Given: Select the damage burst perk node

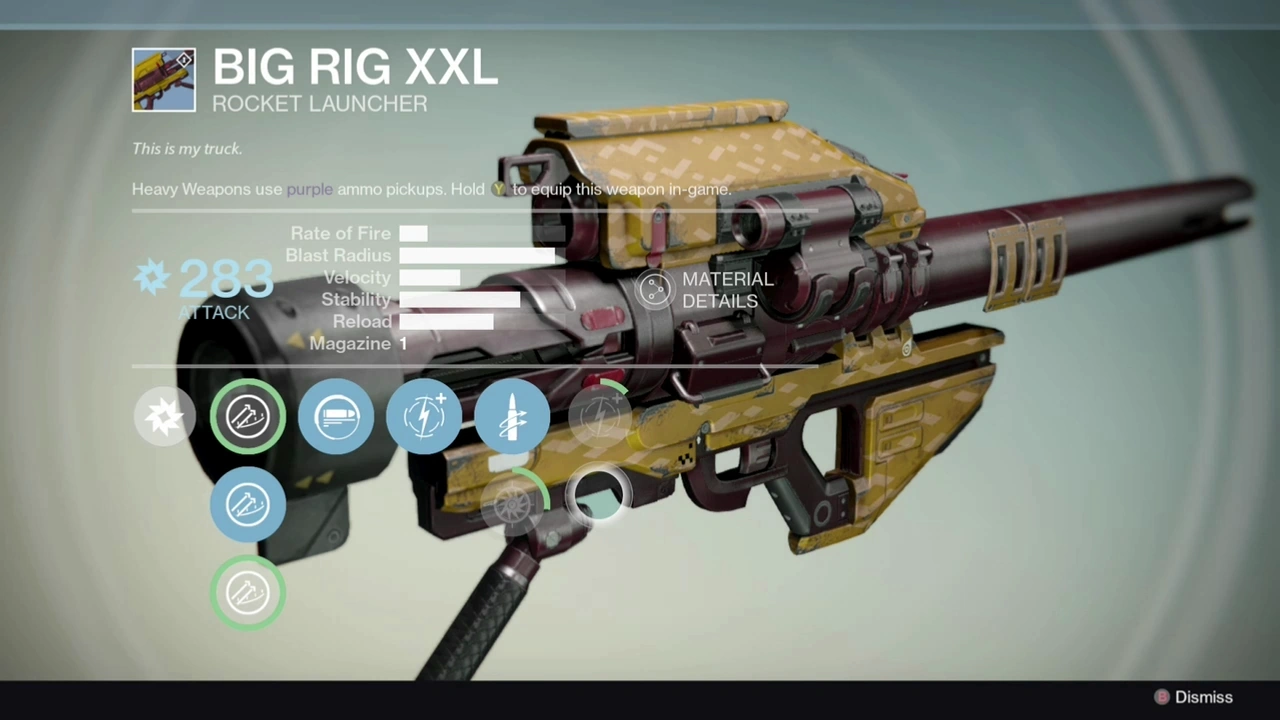Looking at the screenshot, I should click(x=165, y=416).
